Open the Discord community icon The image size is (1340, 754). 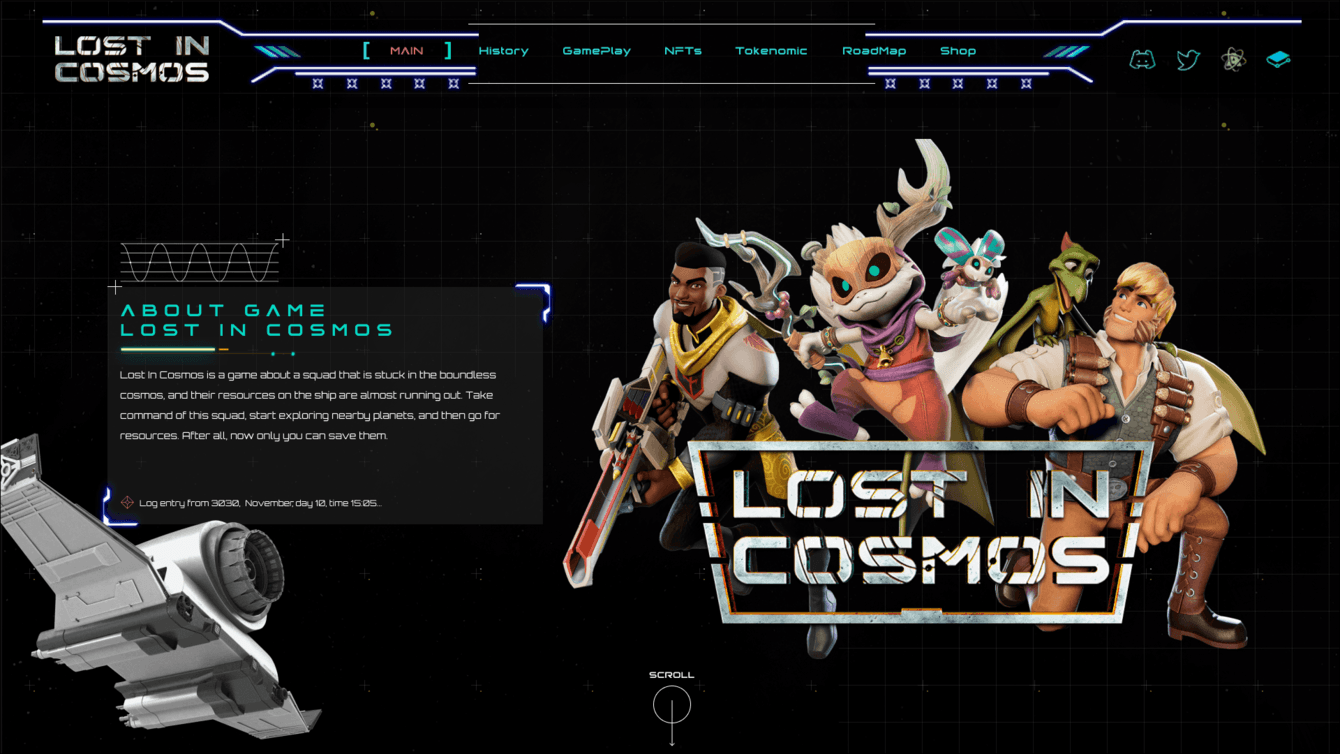pos(1142,60)
